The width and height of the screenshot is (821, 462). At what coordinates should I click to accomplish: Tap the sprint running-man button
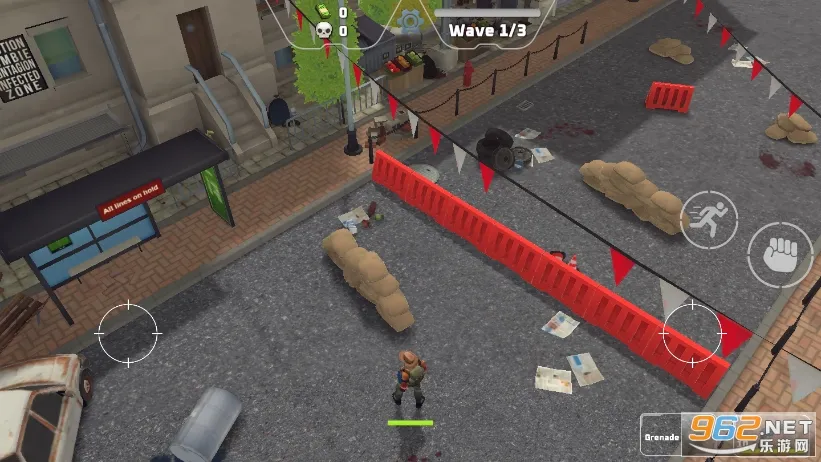708,219
